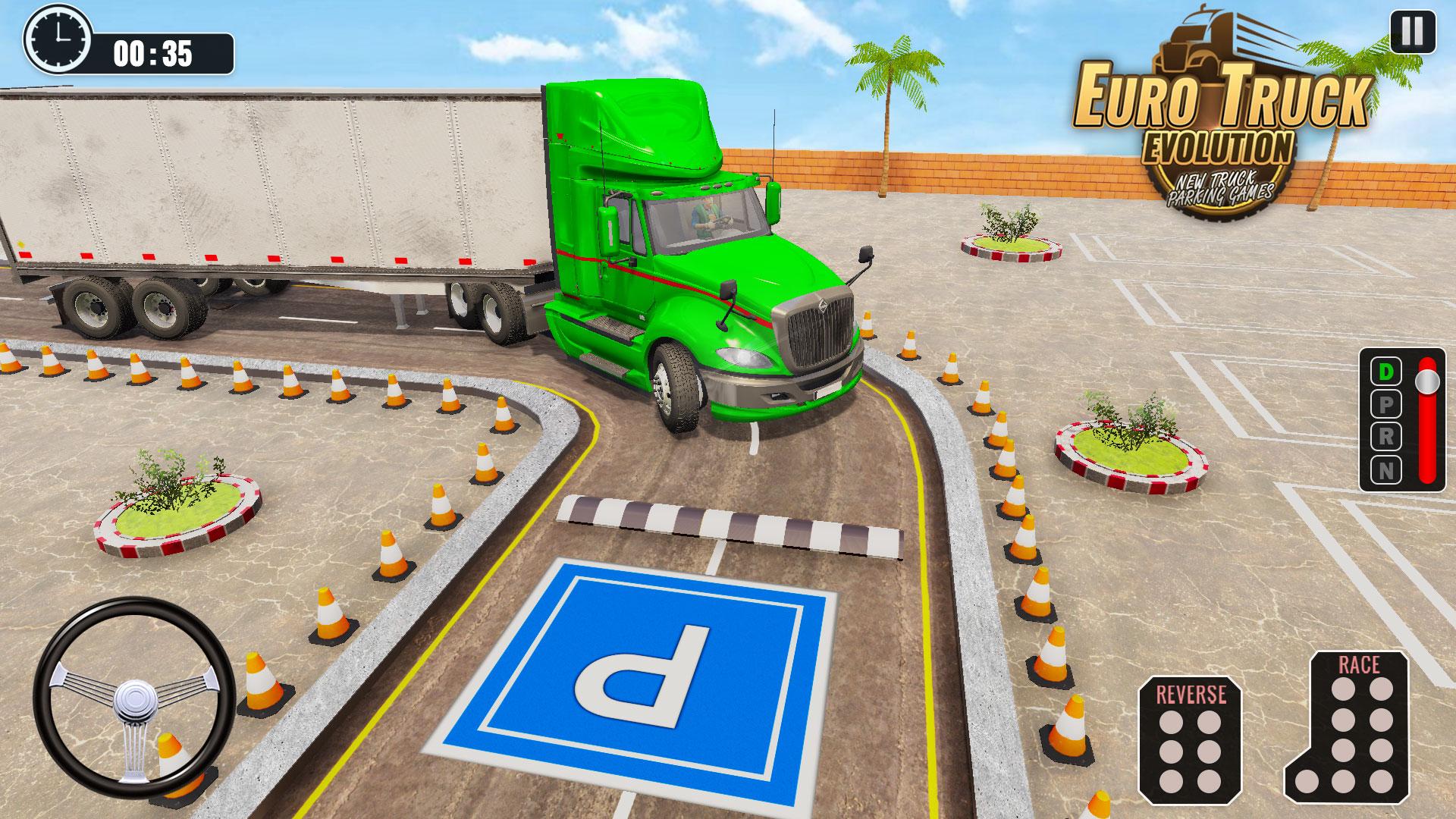Viewport: 1456px width, 819px height.
Task: Choose the N neutral gear
Action: tap(1385, 471)
